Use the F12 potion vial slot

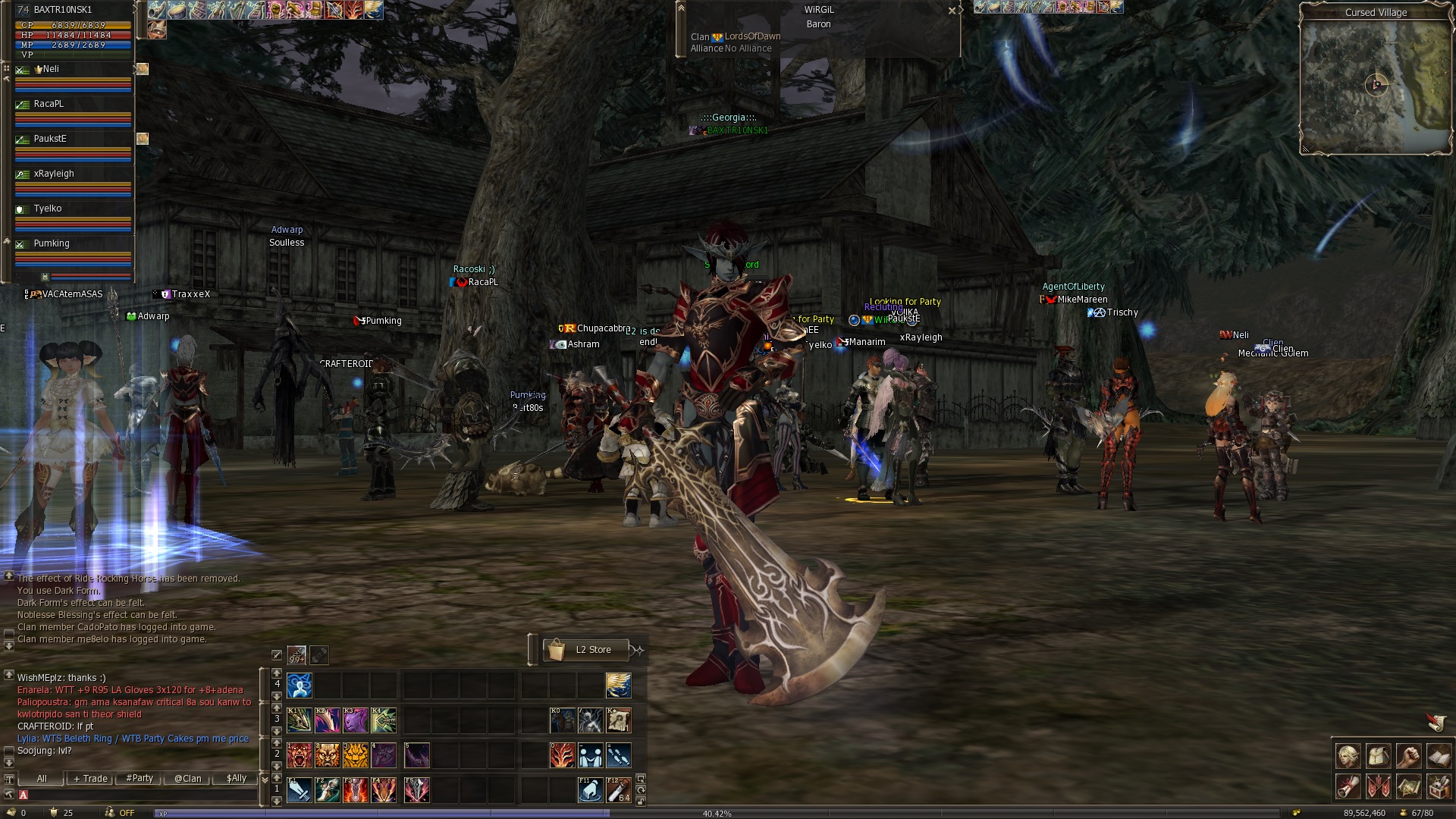(618, 789)
